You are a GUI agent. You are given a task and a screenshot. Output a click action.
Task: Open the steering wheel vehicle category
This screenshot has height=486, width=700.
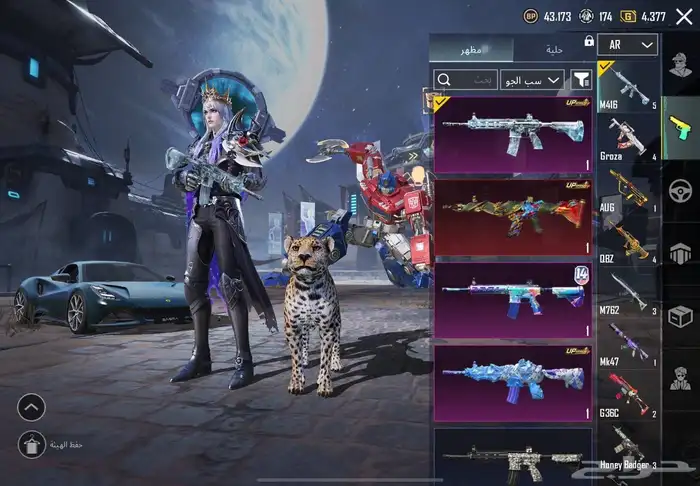point(681,190)
